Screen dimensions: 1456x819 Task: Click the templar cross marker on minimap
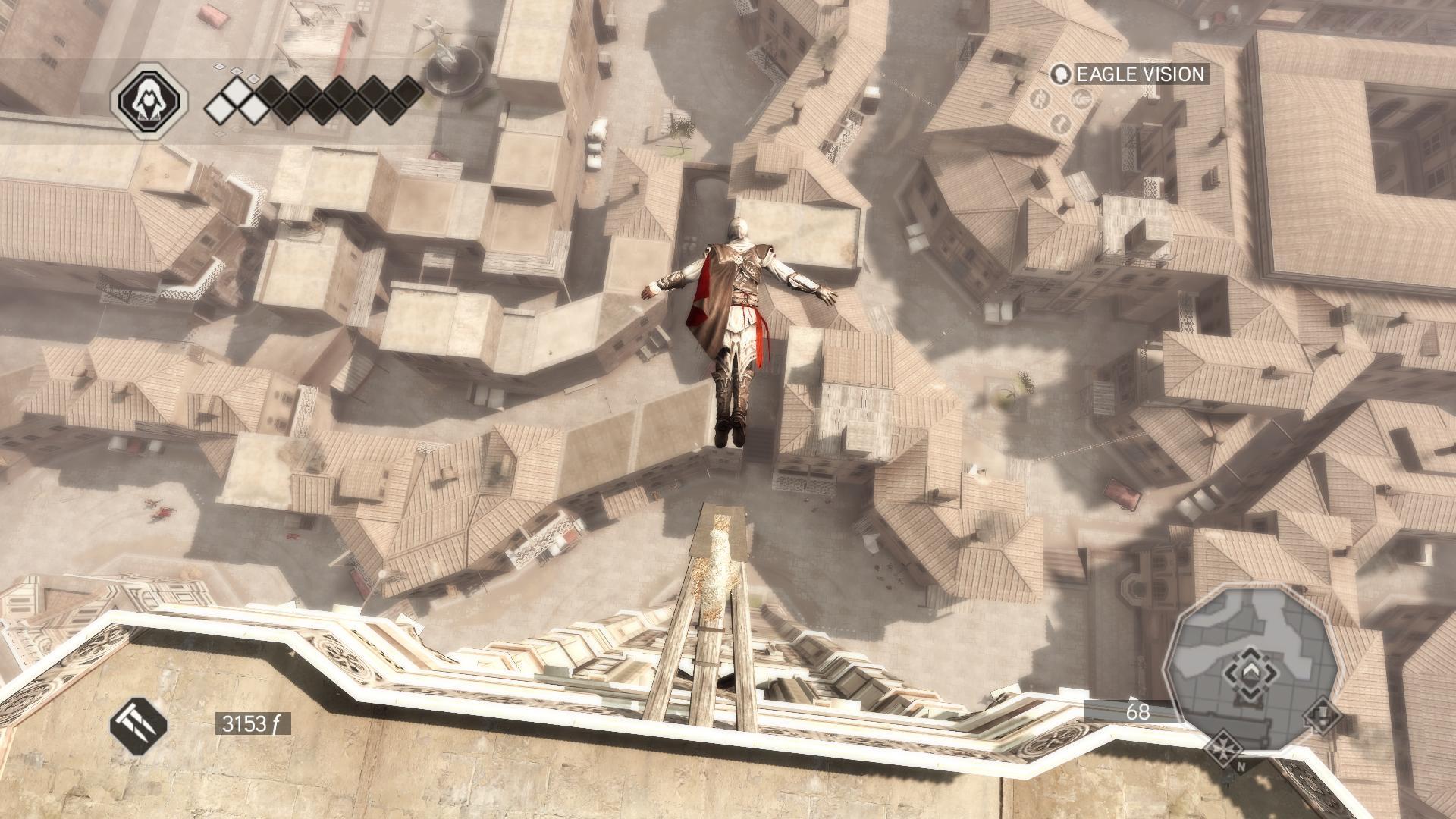1222,746
